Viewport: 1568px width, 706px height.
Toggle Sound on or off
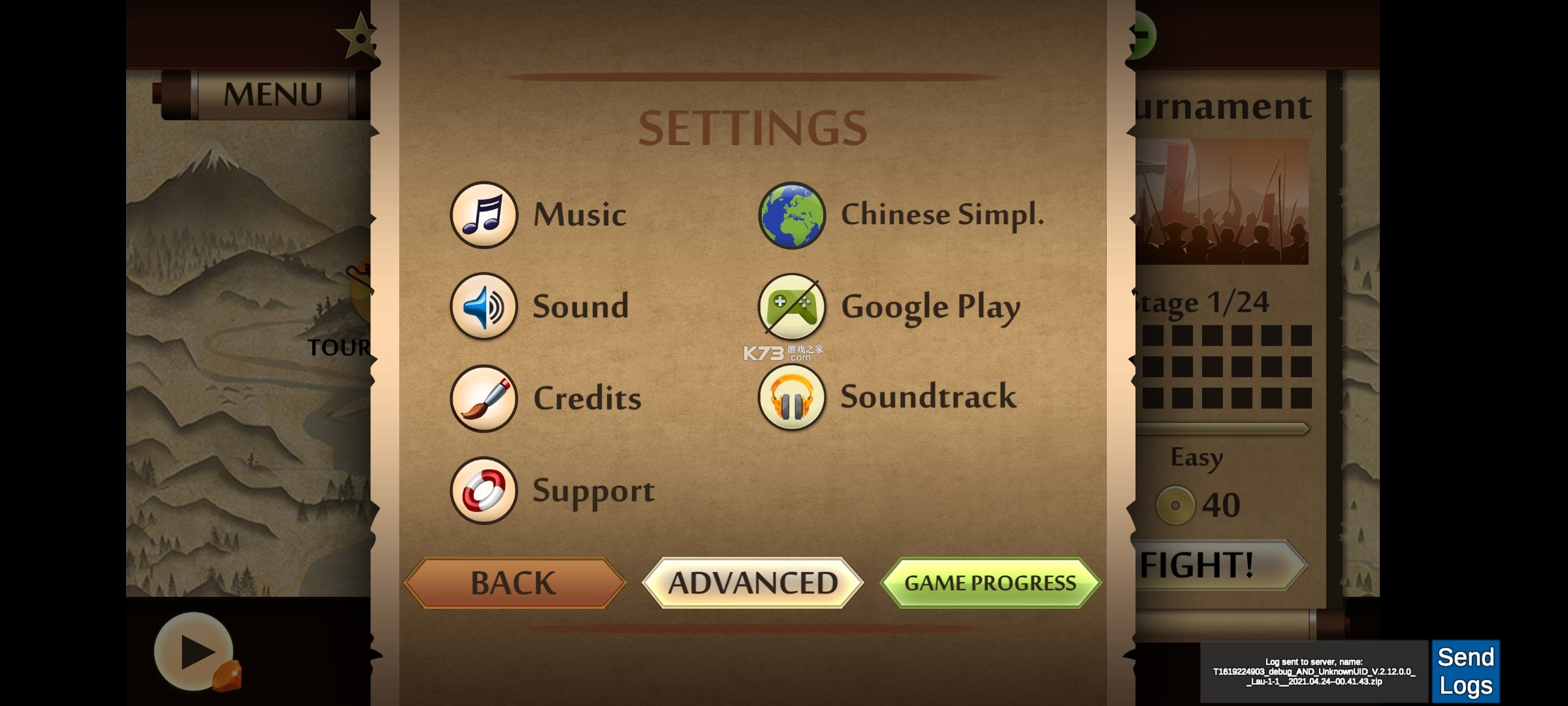point(581,306)
